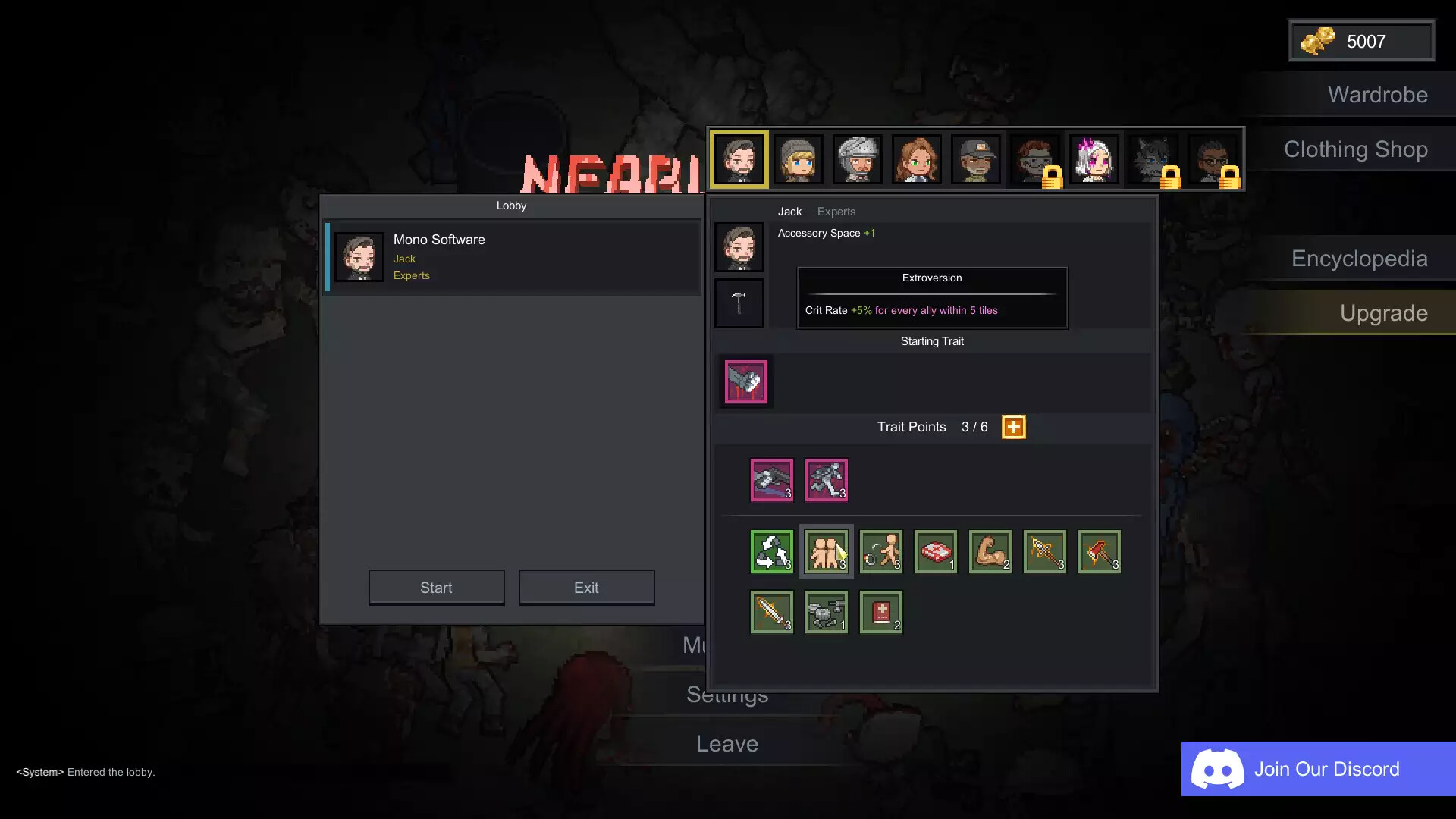
Task: Select the locked purple-haired character portrait
Action: (1094, 158)
